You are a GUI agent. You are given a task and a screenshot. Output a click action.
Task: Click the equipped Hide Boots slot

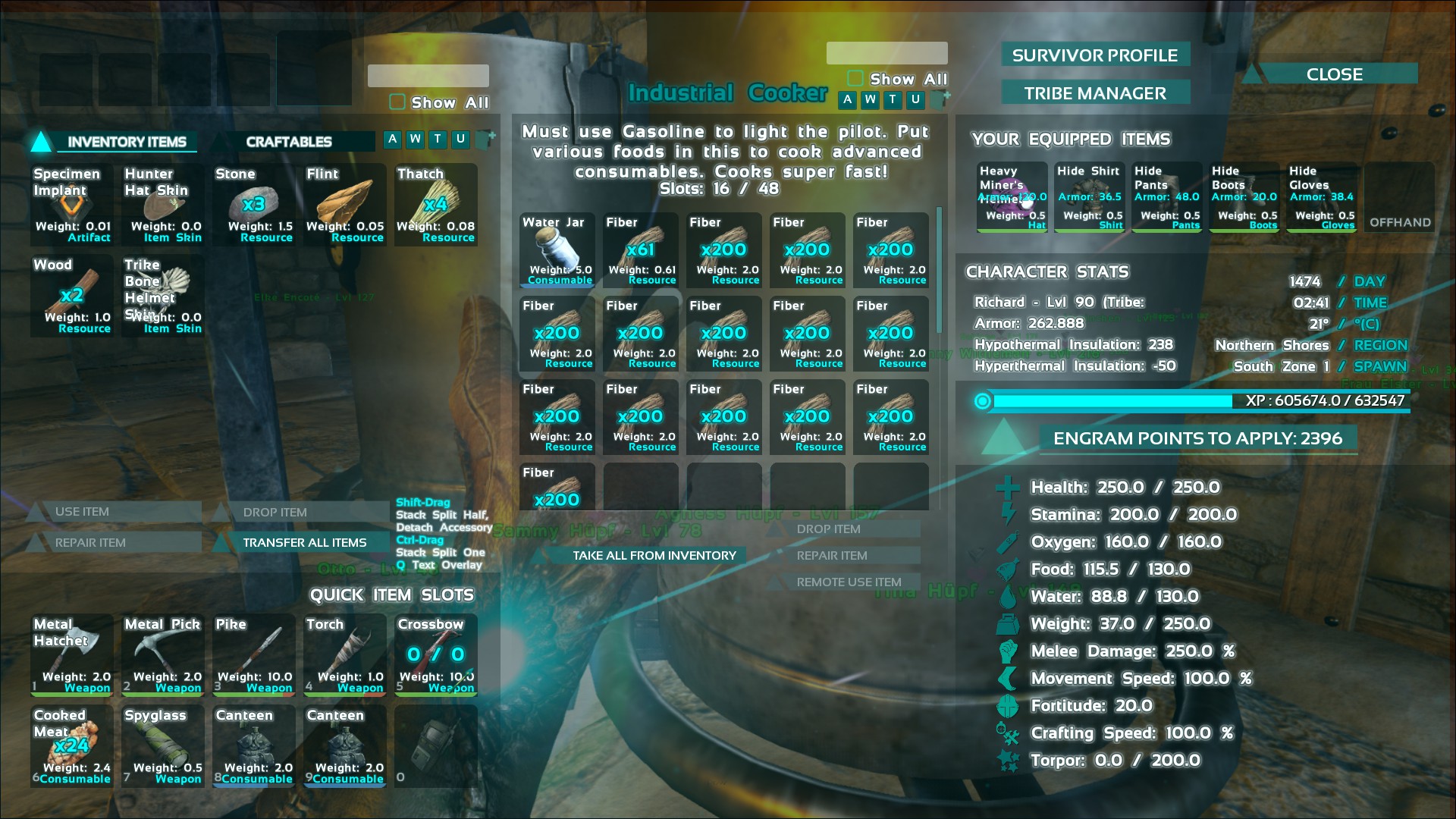click(1244, 197)
